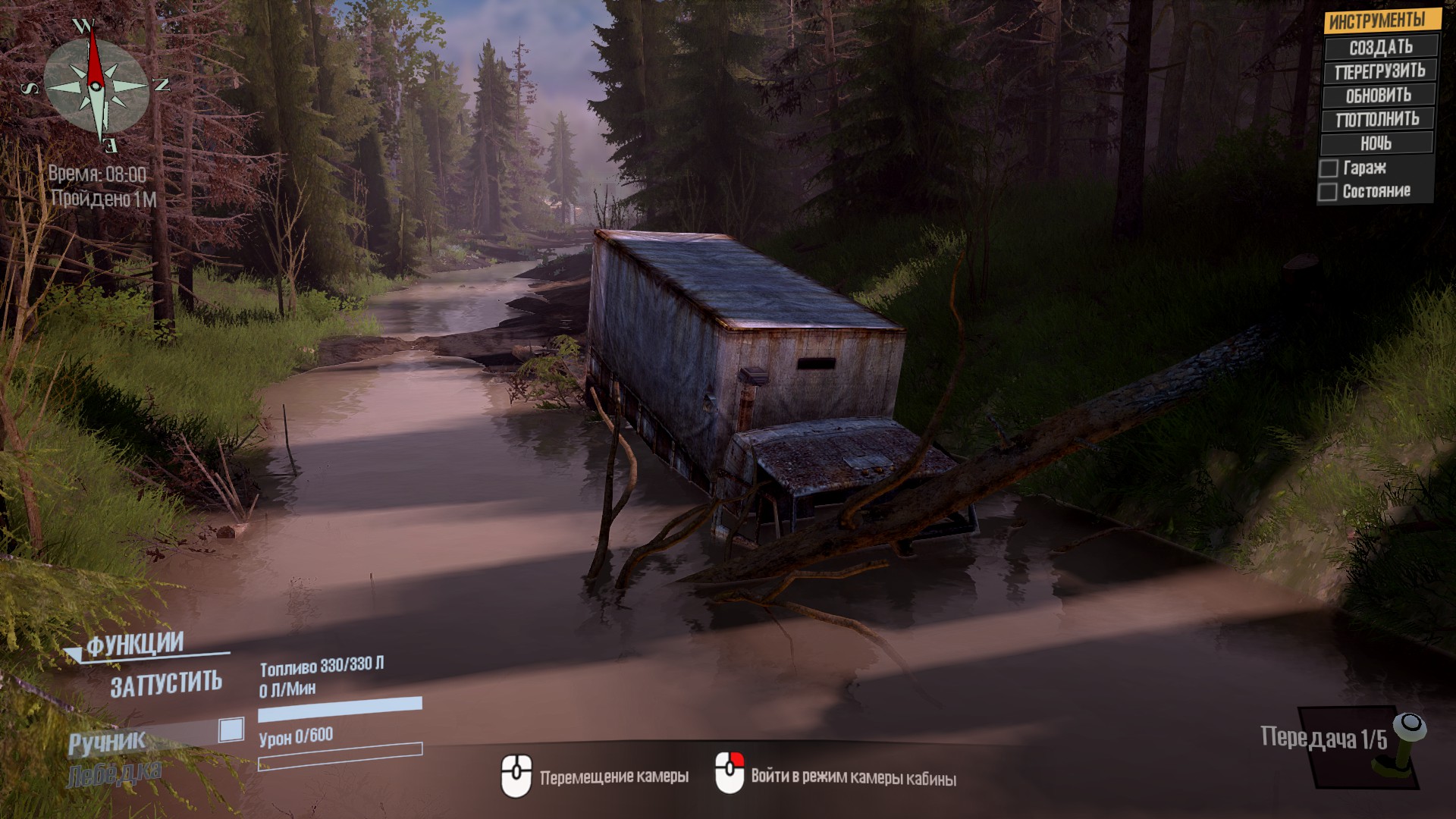Select ПЕРЕГРУЗИТЬ in the tools menu
1456x819 pixels.
(1380, 71)
